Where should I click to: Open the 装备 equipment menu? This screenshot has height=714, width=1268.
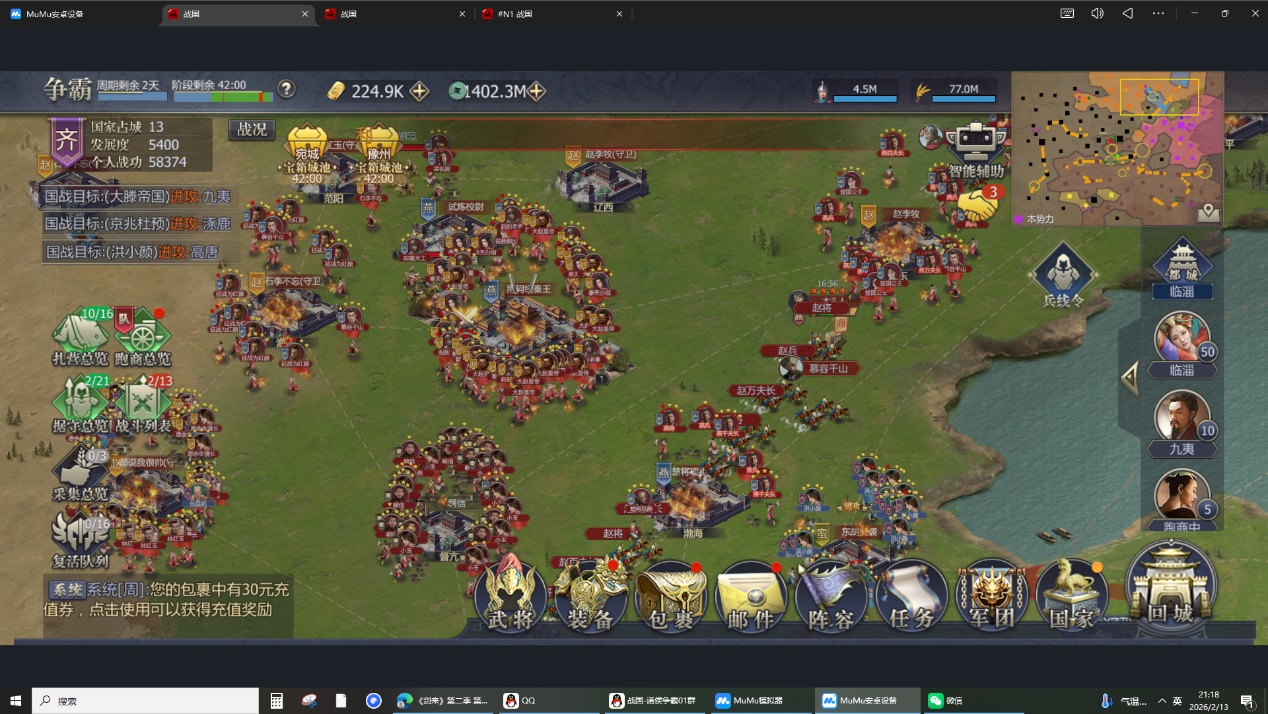coord(590,596)
